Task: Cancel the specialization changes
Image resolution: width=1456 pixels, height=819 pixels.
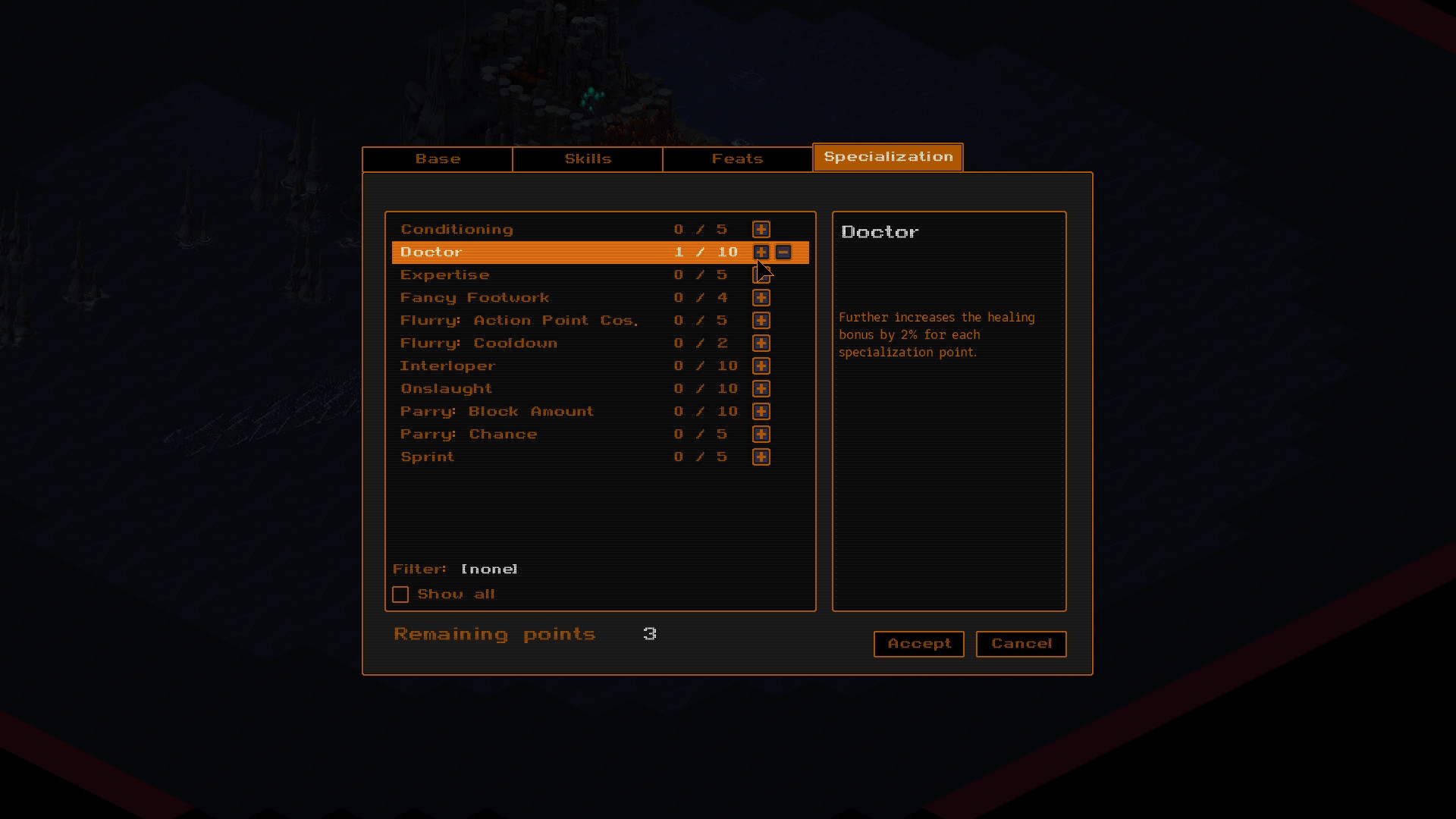Action: click(1021, 644)
